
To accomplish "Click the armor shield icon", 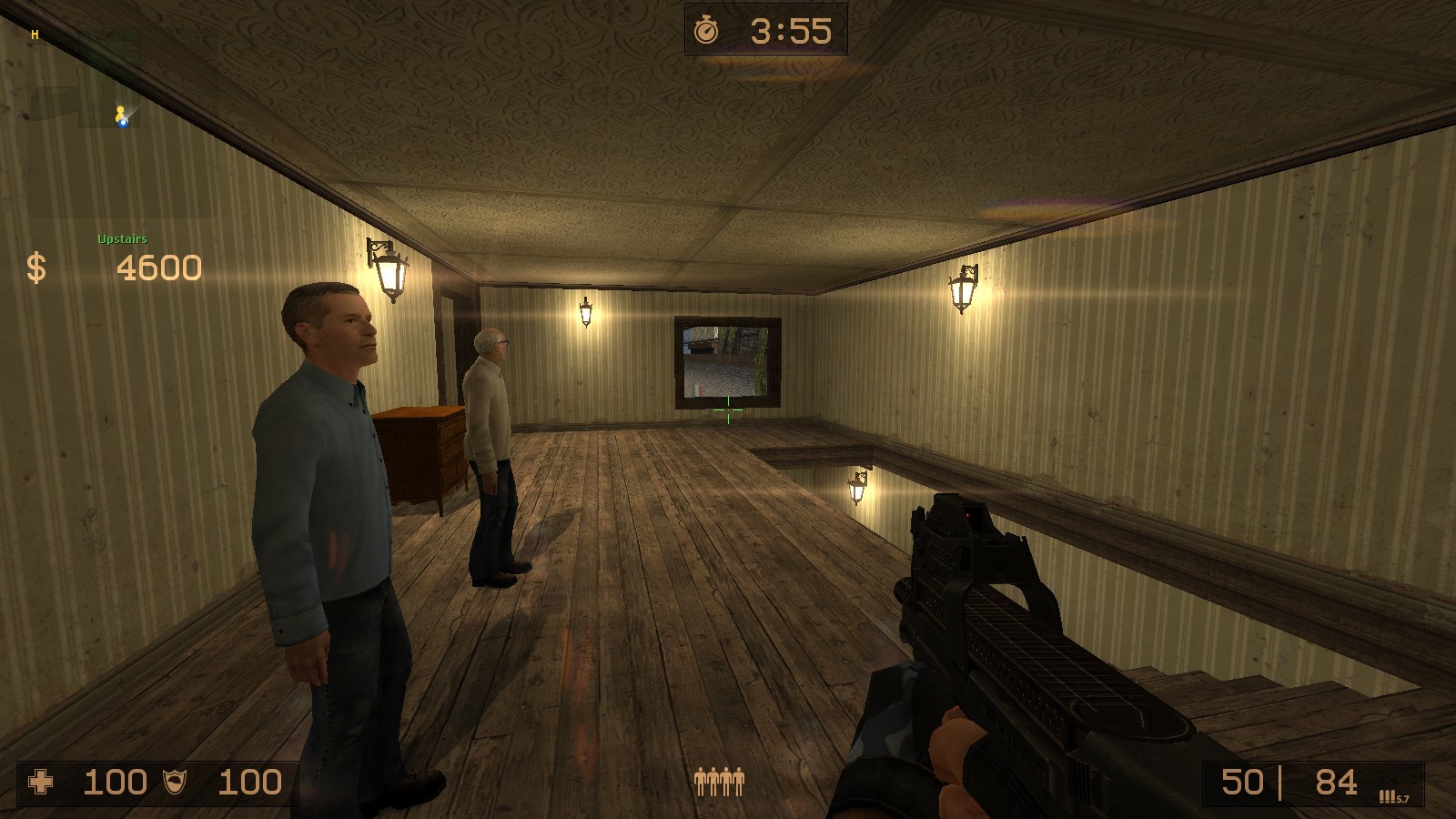I will (x=175, y=781).
